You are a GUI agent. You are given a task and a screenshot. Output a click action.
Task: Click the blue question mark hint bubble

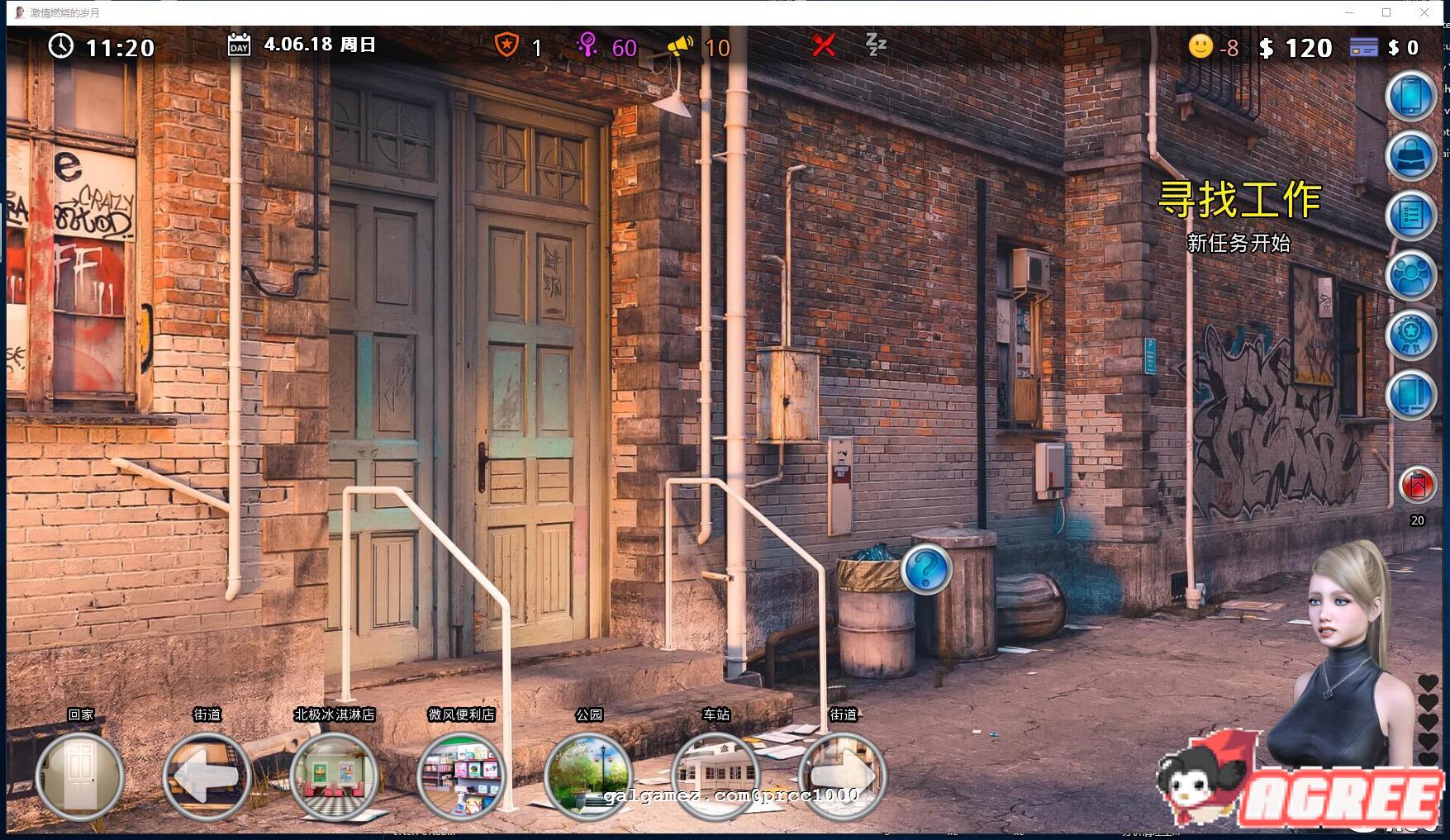pyautogui.click(x=925, y=568)
